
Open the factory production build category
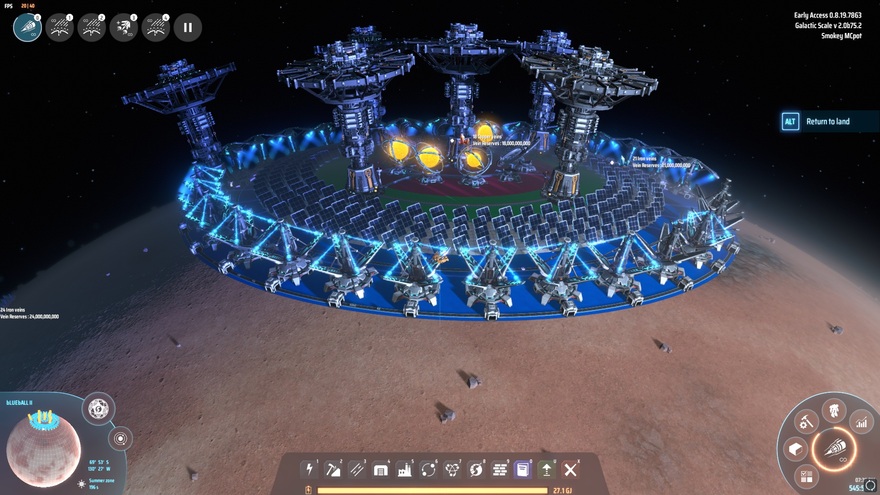point(405,469)
